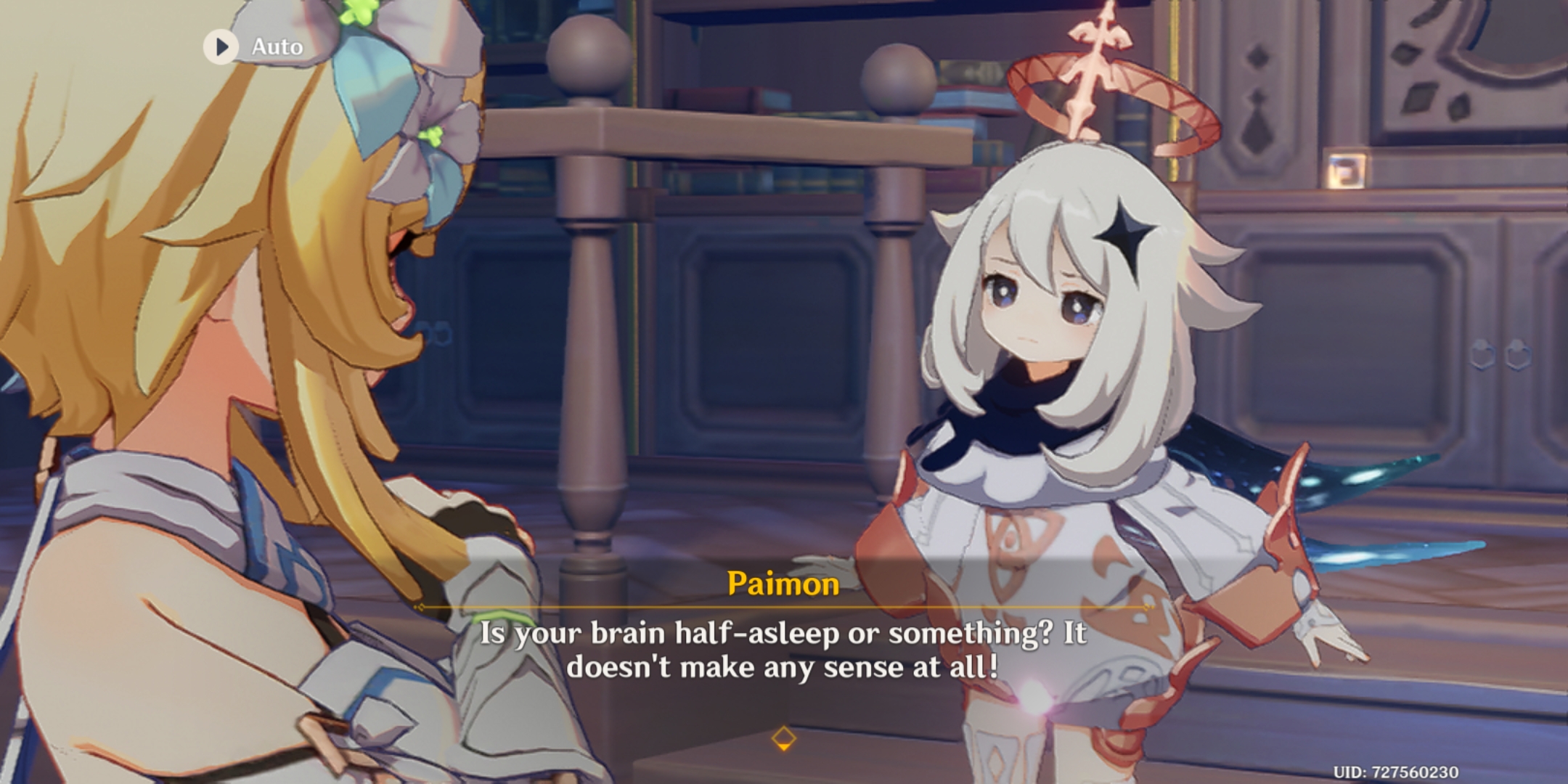This screenshot has width=1568, height=784.
Task: Click the Auto button label
Action: (277, 46)
